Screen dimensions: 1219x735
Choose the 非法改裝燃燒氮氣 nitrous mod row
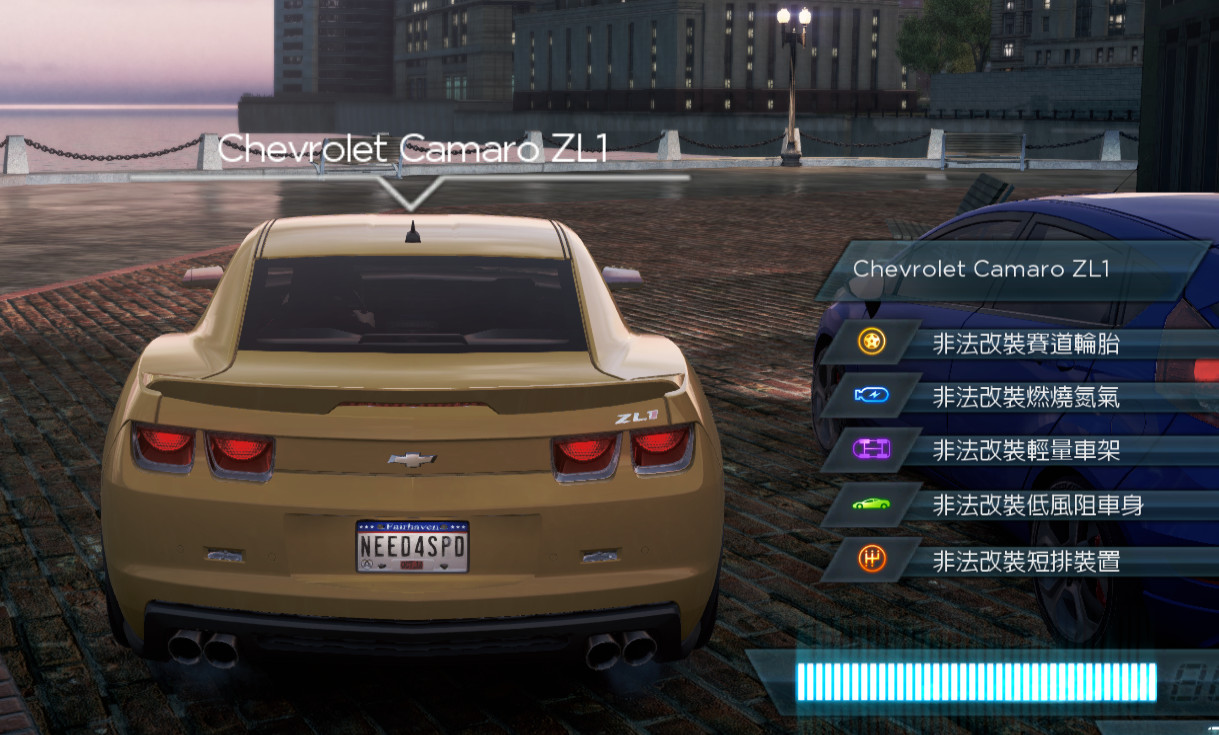coord(1025,398)
